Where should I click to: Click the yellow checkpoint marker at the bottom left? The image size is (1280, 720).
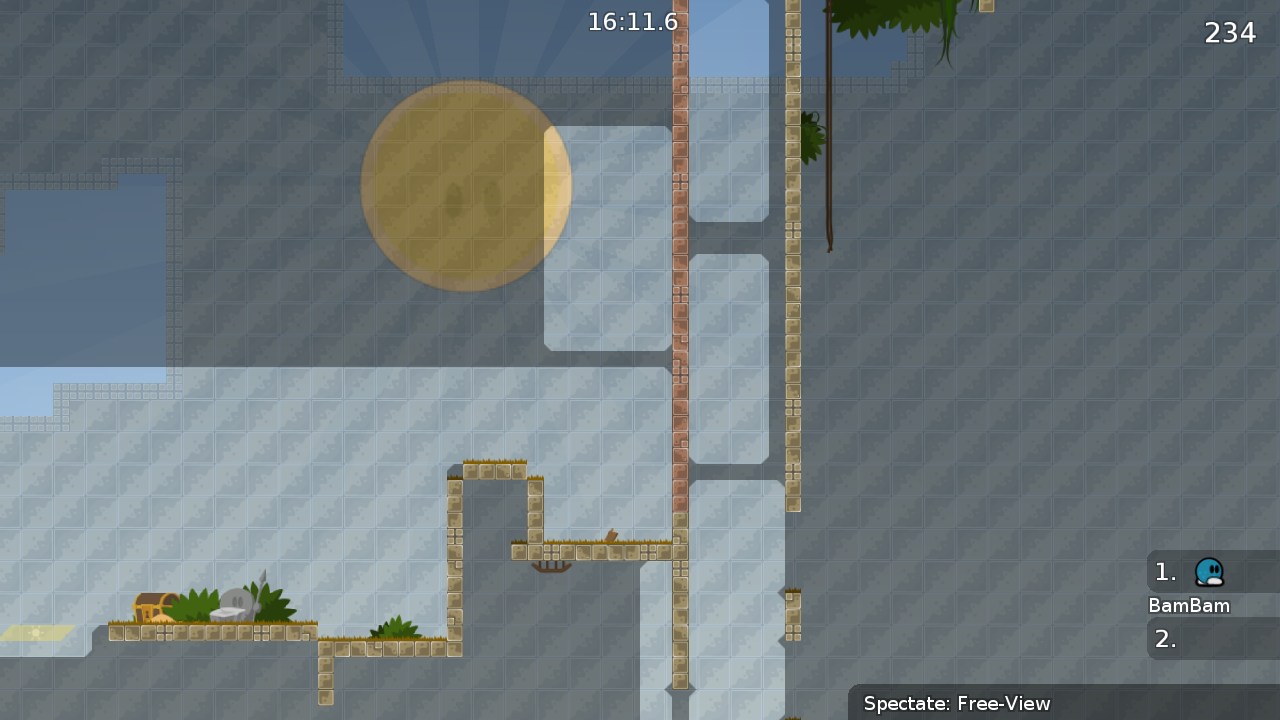pos(36,633)
